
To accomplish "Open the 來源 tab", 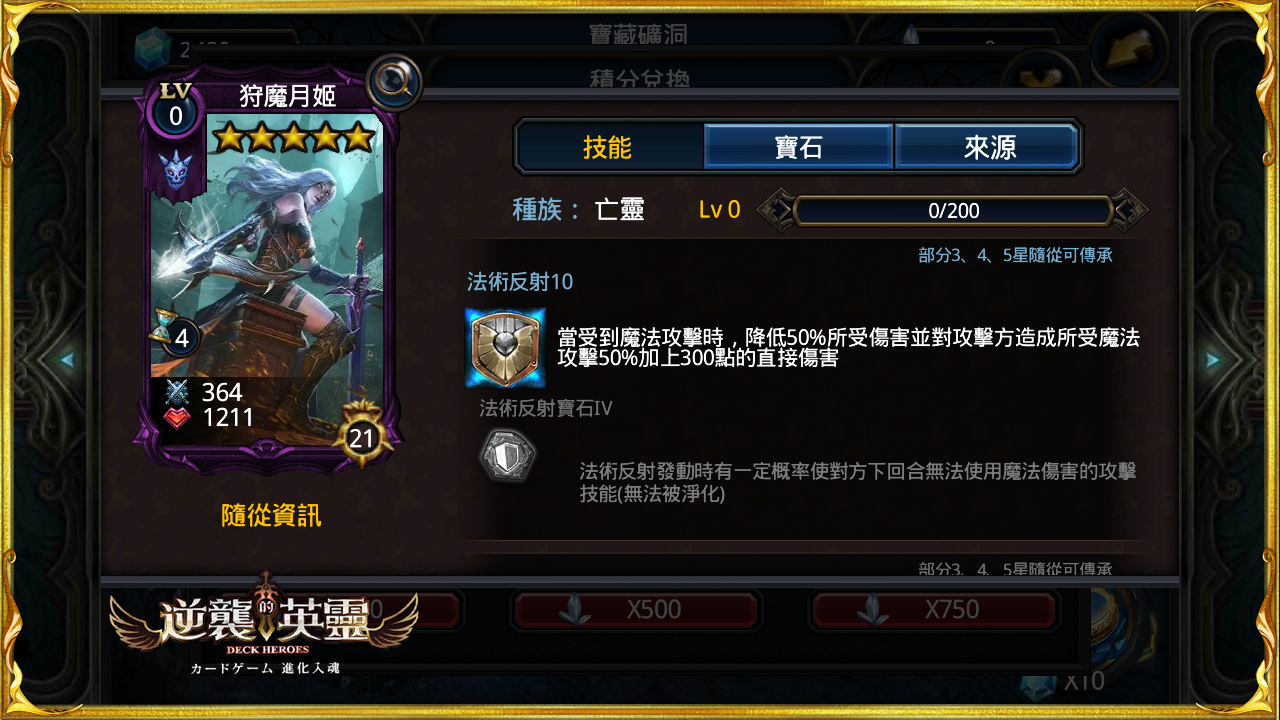I will pyautogui.click(x=988, y=146).
